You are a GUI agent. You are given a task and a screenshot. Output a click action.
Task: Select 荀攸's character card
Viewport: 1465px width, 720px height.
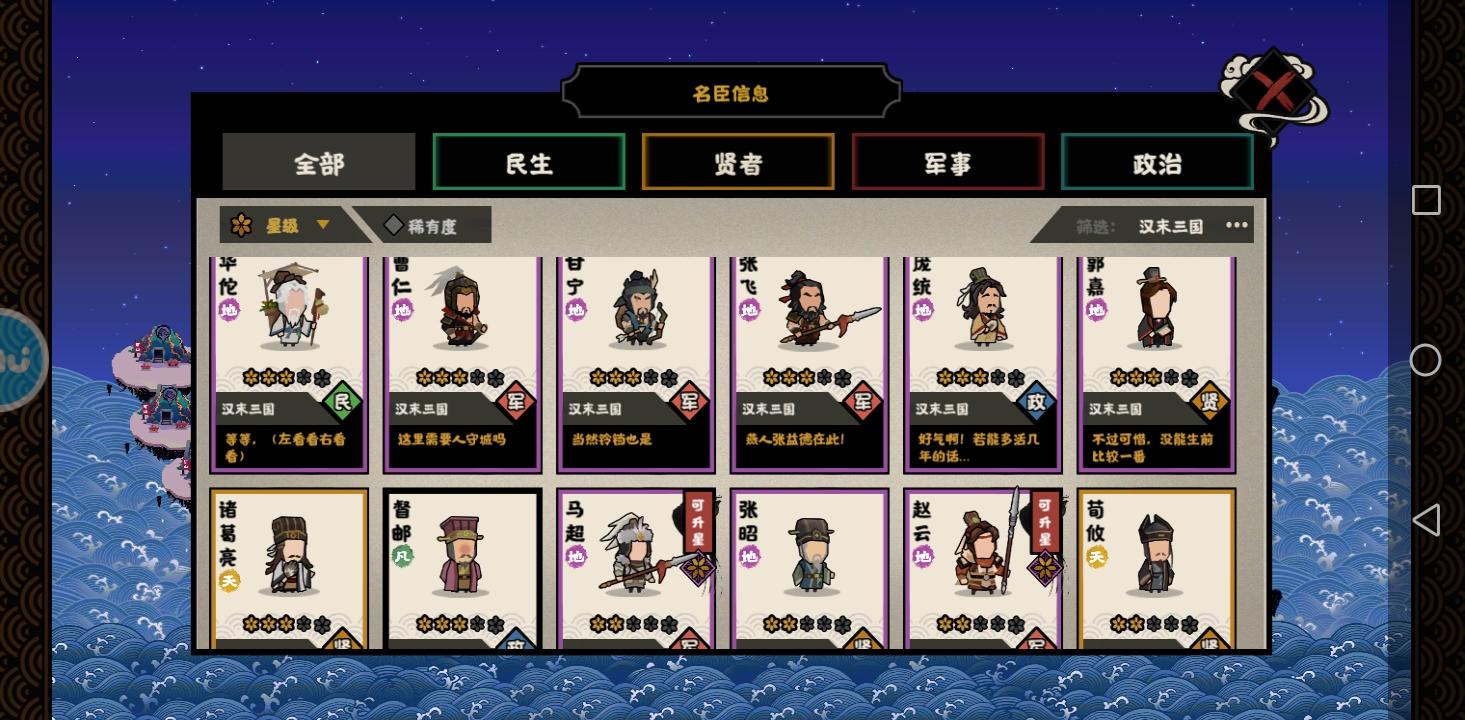click(x=1156, y=565)
